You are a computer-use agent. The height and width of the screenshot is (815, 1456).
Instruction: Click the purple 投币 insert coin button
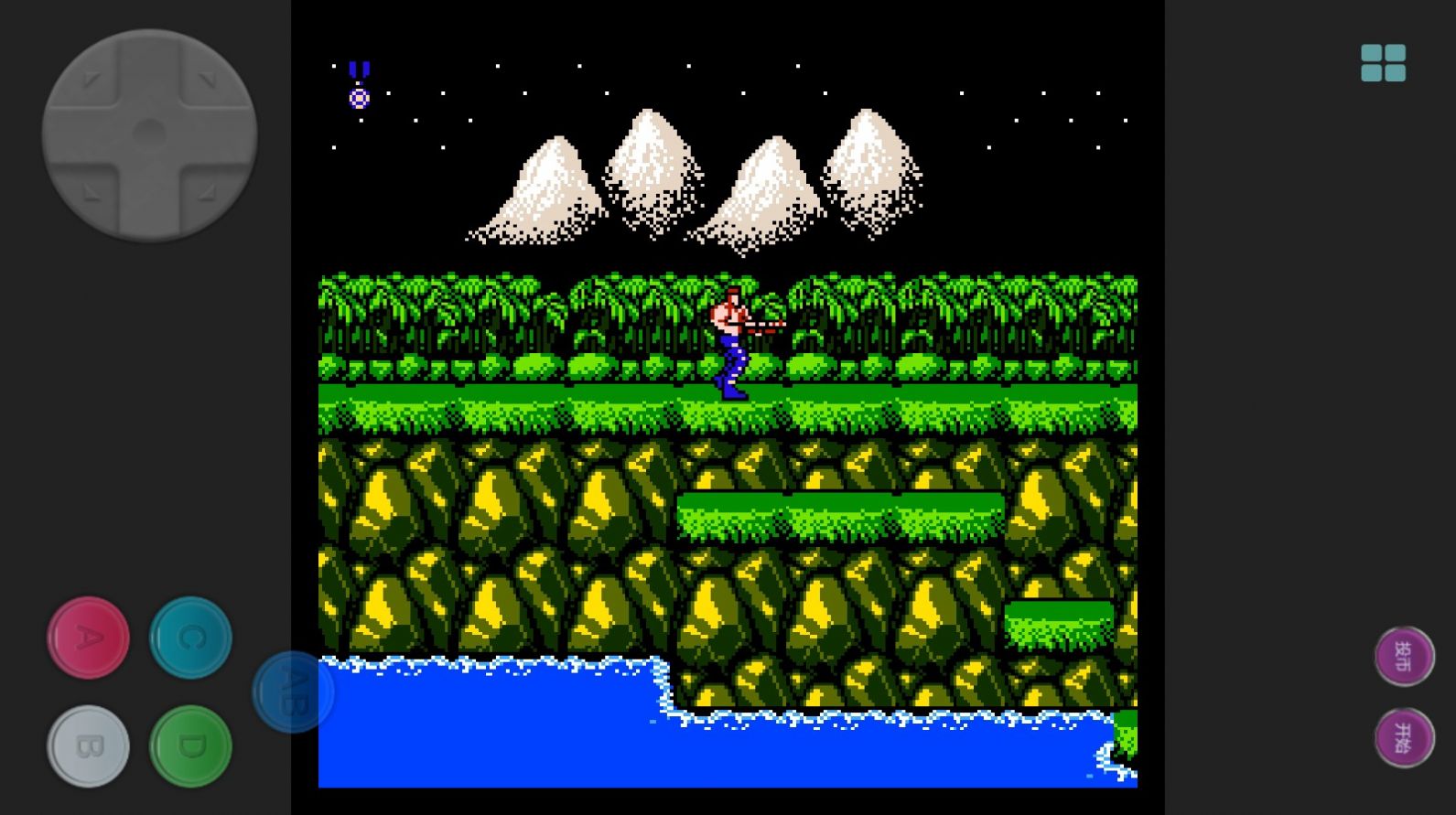click(1404, 656)
